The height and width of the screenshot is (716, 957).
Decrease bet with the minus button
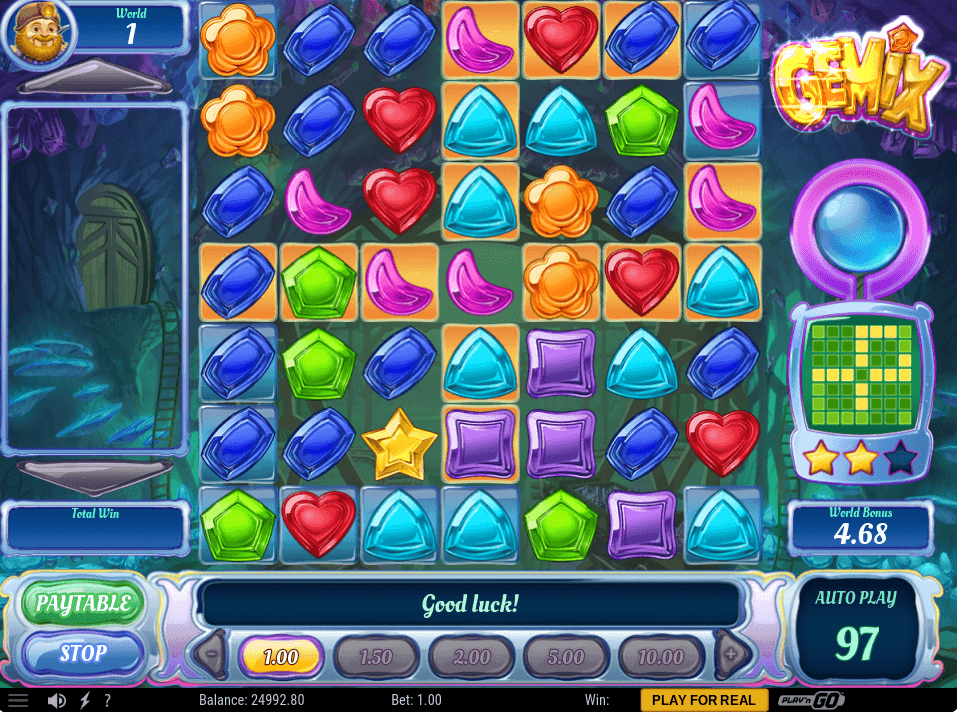click(211, 656)
